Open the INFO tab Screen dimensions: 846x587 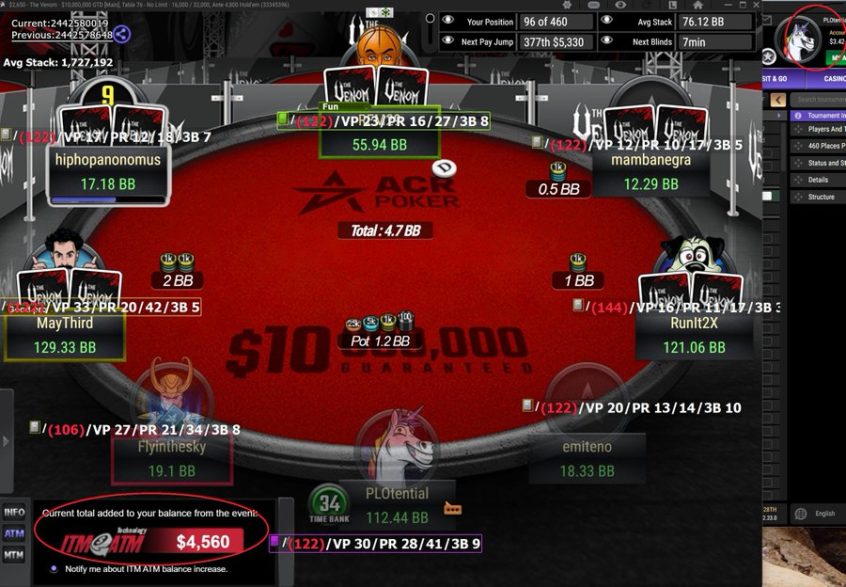14,512
